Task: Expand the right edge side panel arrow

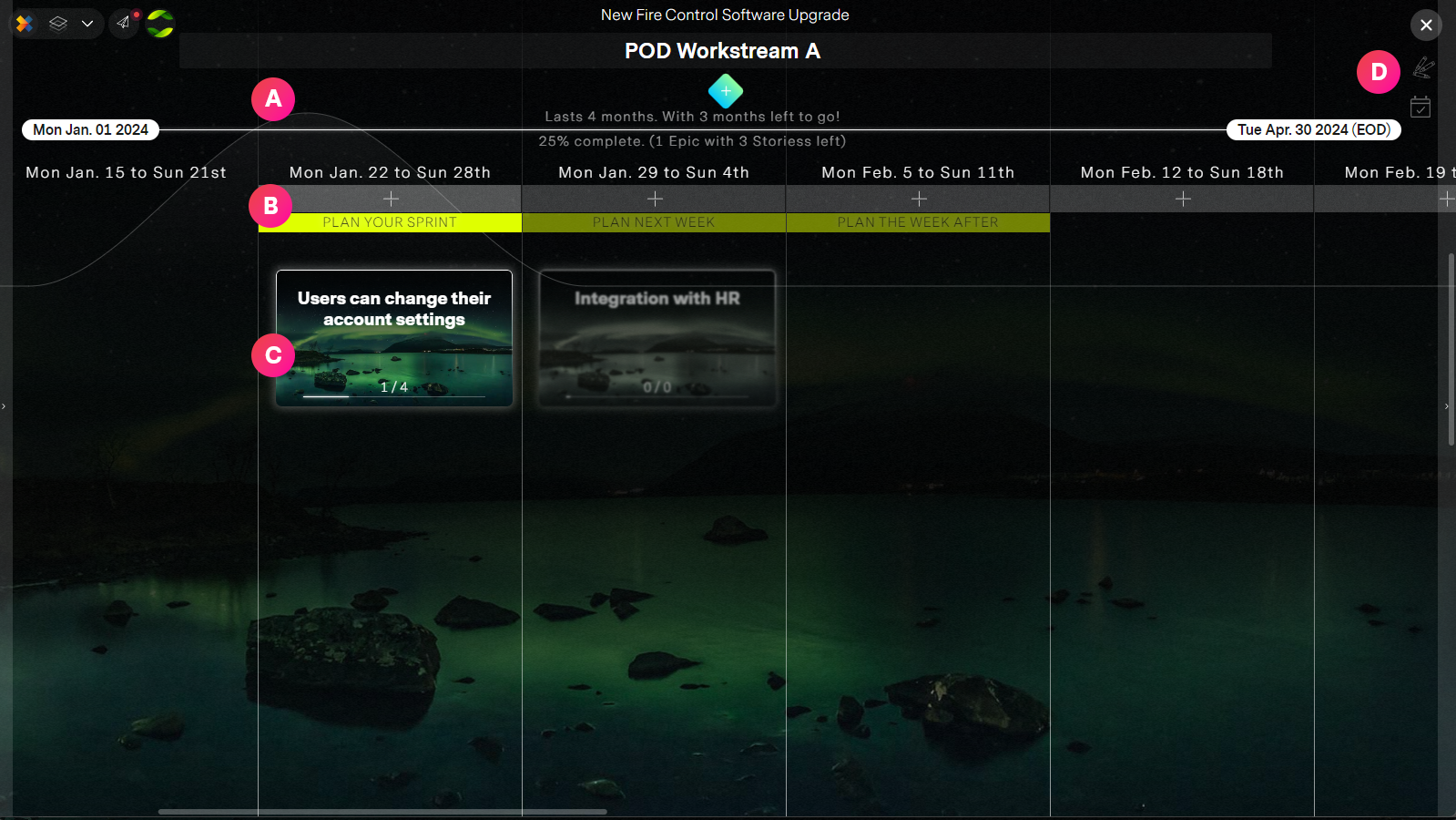Action: (1447, 407)
